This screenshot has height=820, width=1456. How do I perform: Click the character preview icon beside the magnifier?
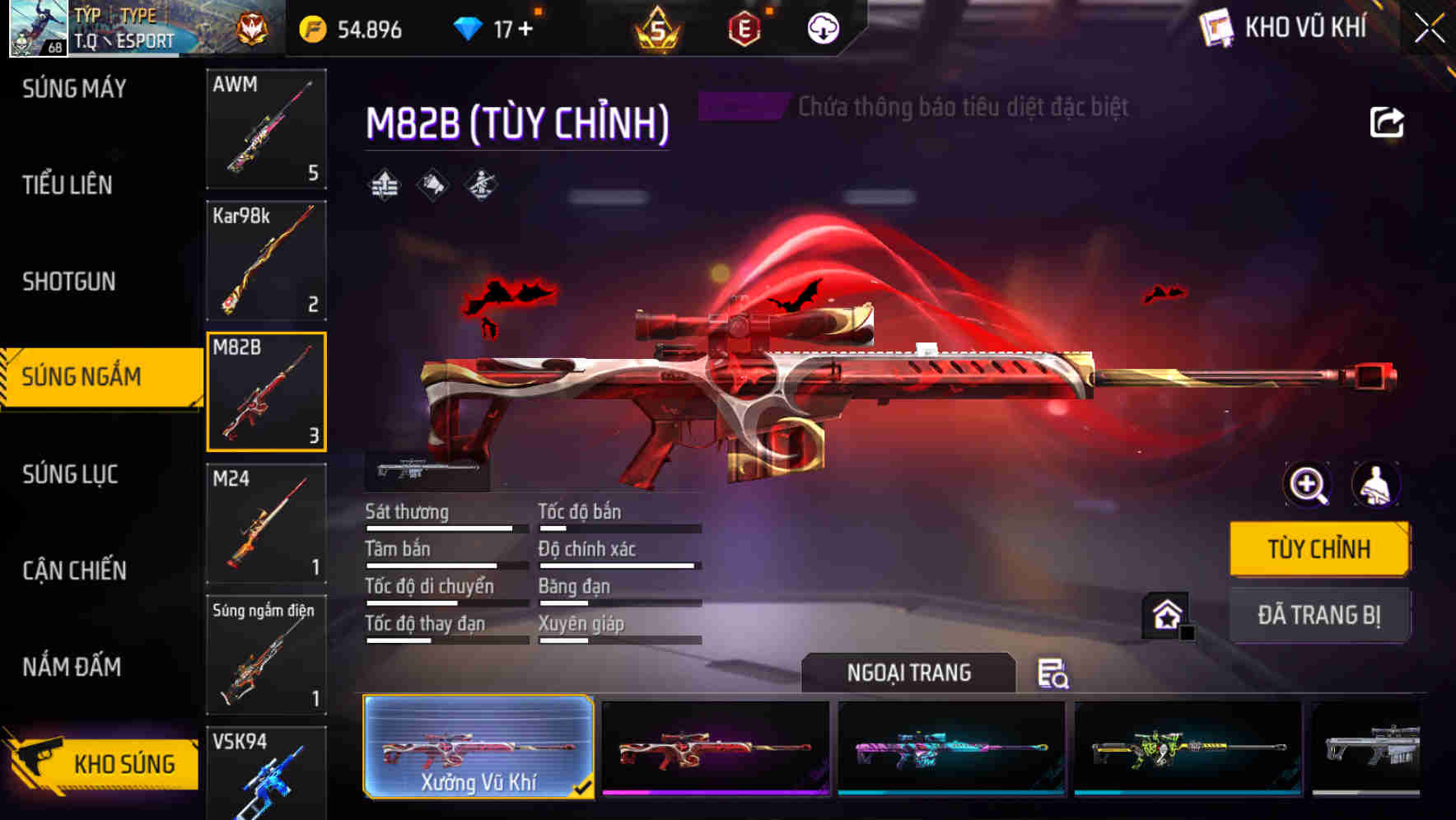1374,485
